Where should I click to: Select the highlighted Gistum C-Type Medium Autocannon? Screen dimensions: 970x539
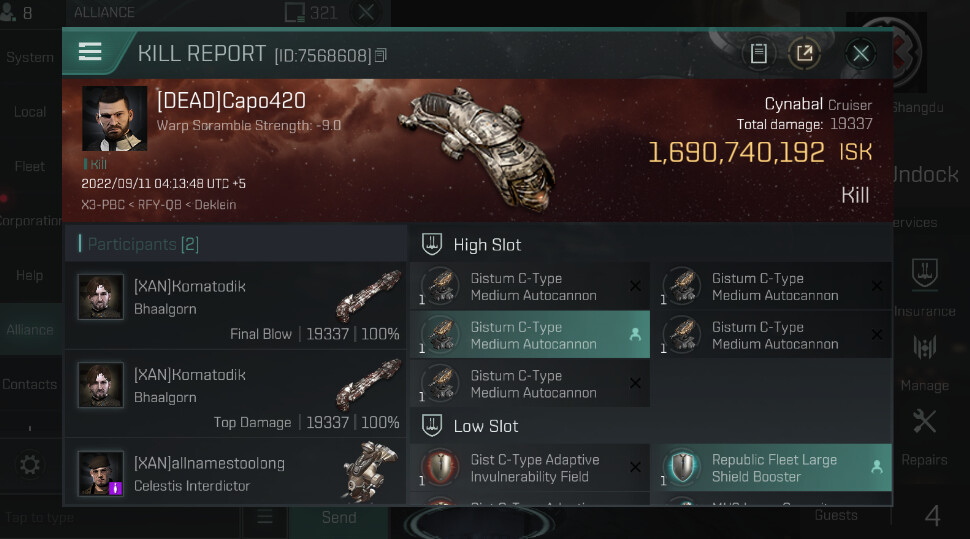[530, 335]
